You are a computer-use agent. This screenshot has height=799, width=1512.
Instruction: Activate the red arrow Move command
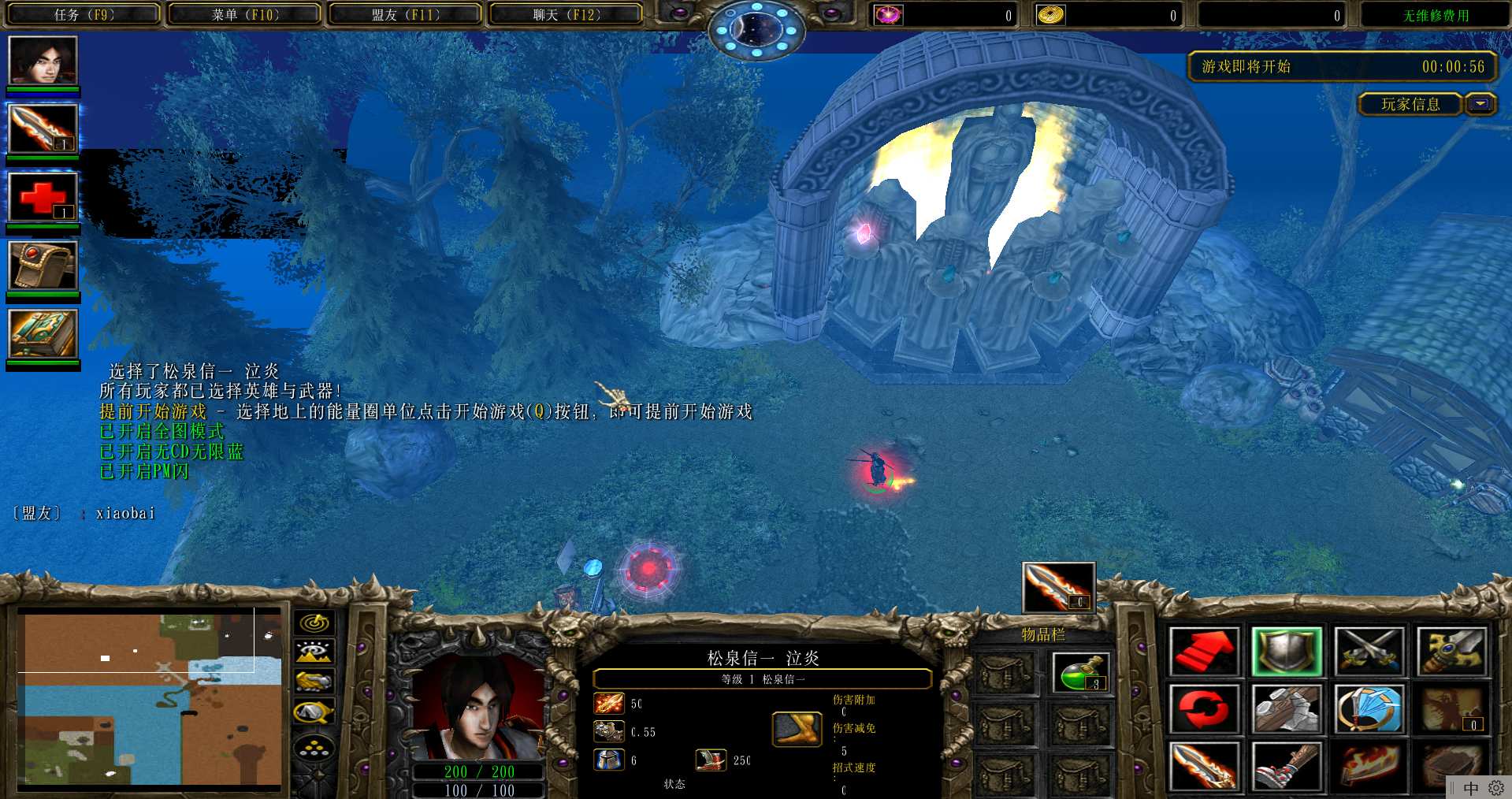tap(1204, 652)
